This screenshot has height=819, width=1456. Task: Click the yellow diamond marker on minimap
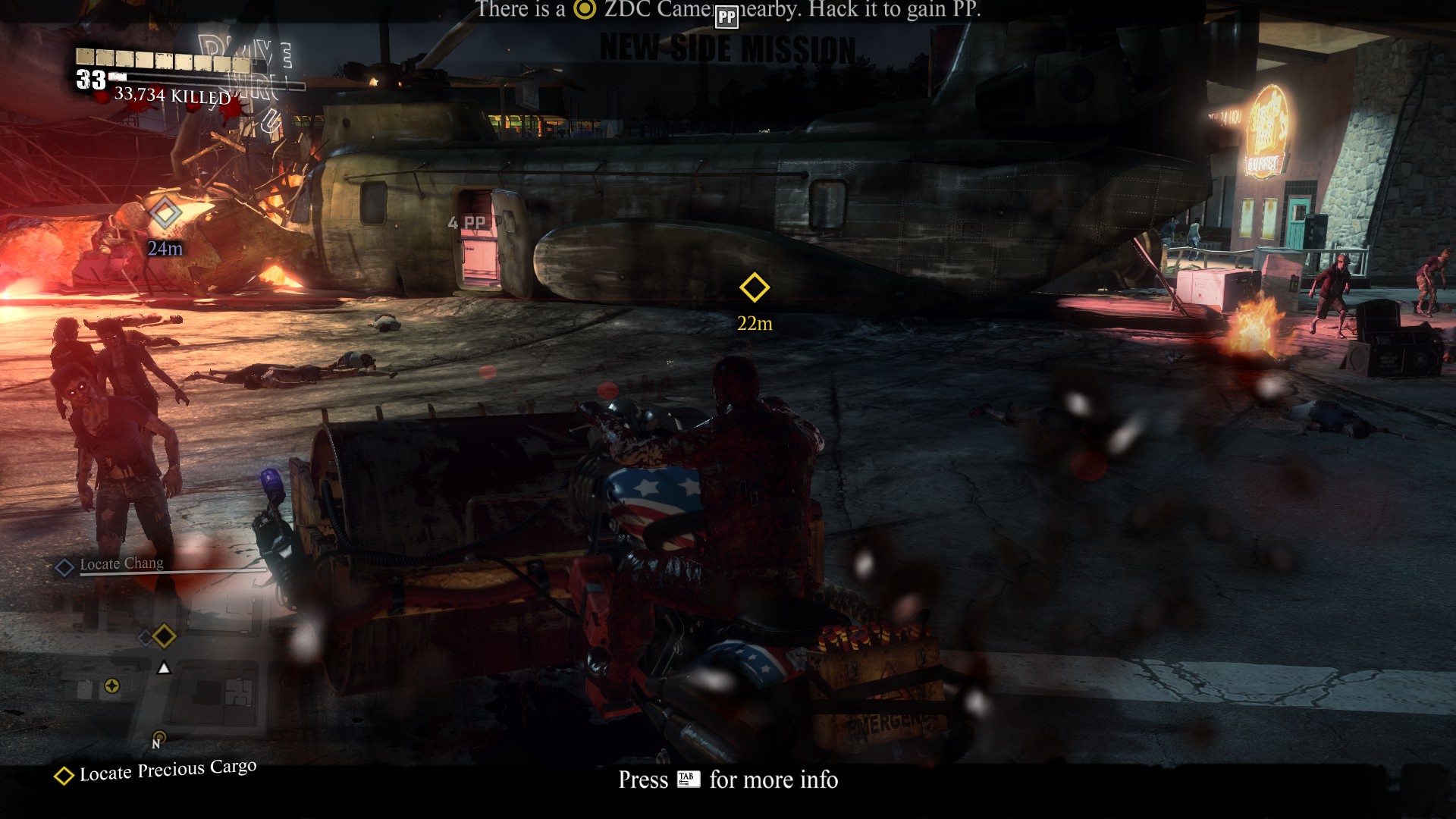coord(165,636)
